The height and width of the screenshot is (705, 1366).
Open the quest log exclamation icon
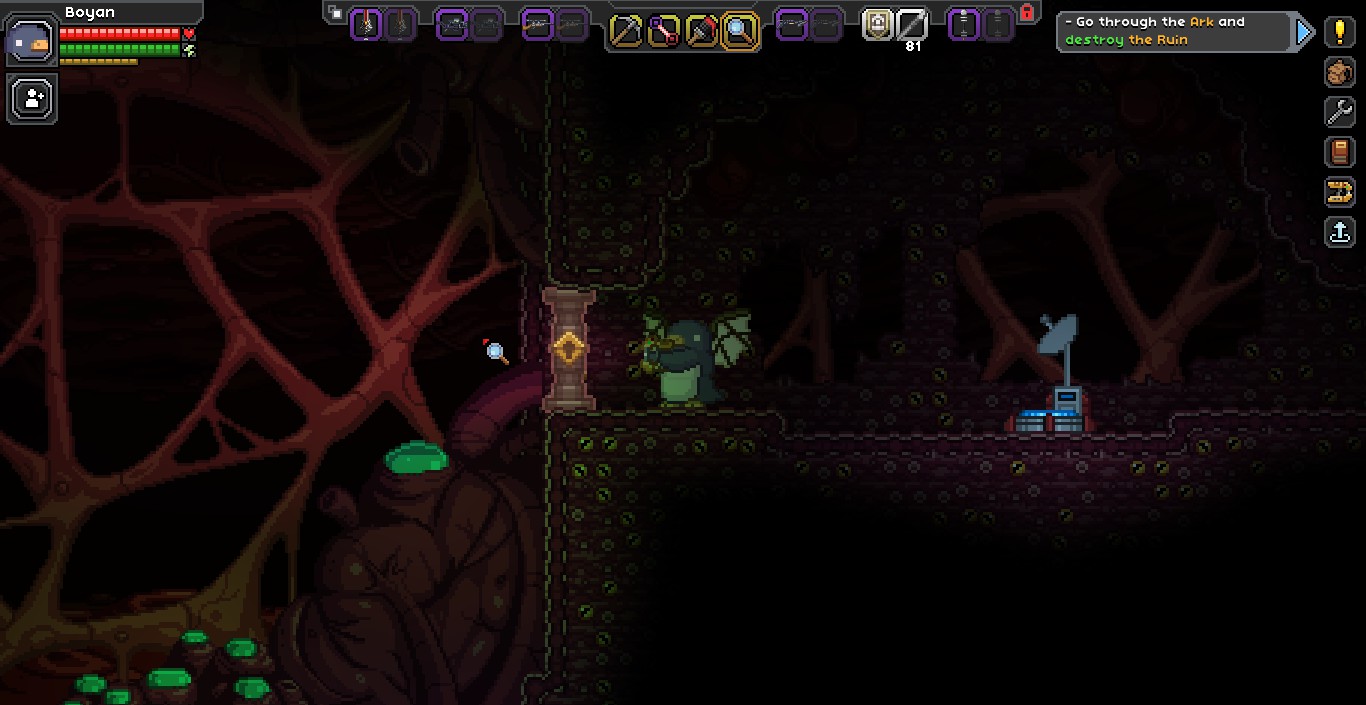tap(1340, 32)
